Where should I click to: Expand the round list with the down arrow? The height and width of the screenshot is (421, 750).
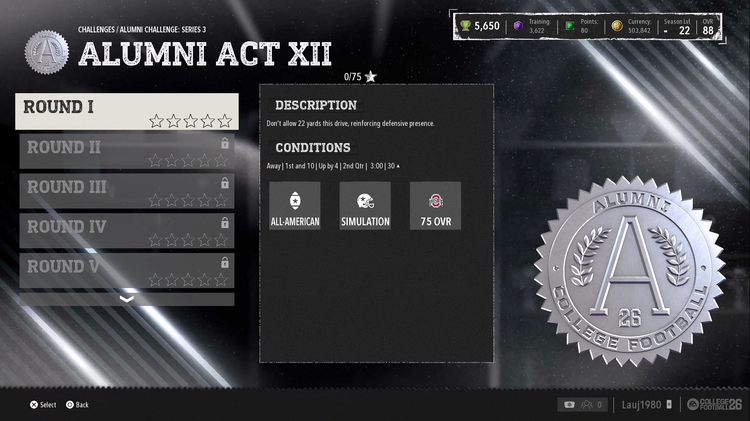[126, 299]
